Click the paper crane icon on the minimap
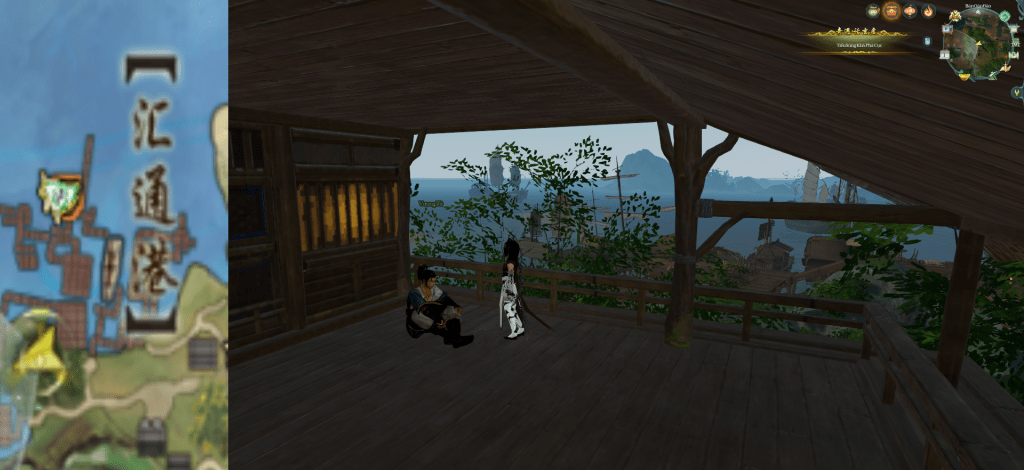This screenshot has height=470, width=1024. pyautogui.click(x=1004, y=67)
